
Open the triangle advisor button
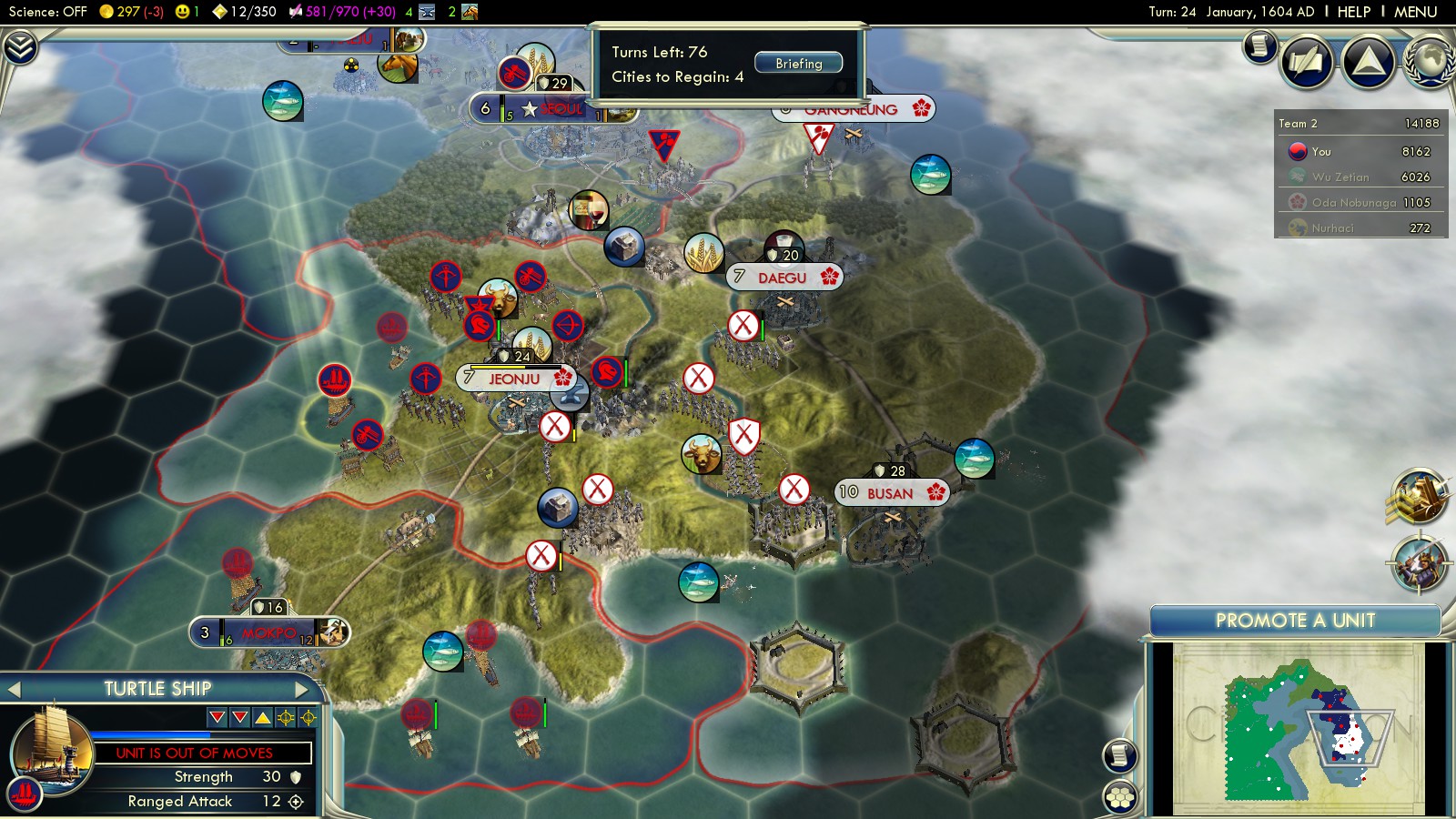1368,61
